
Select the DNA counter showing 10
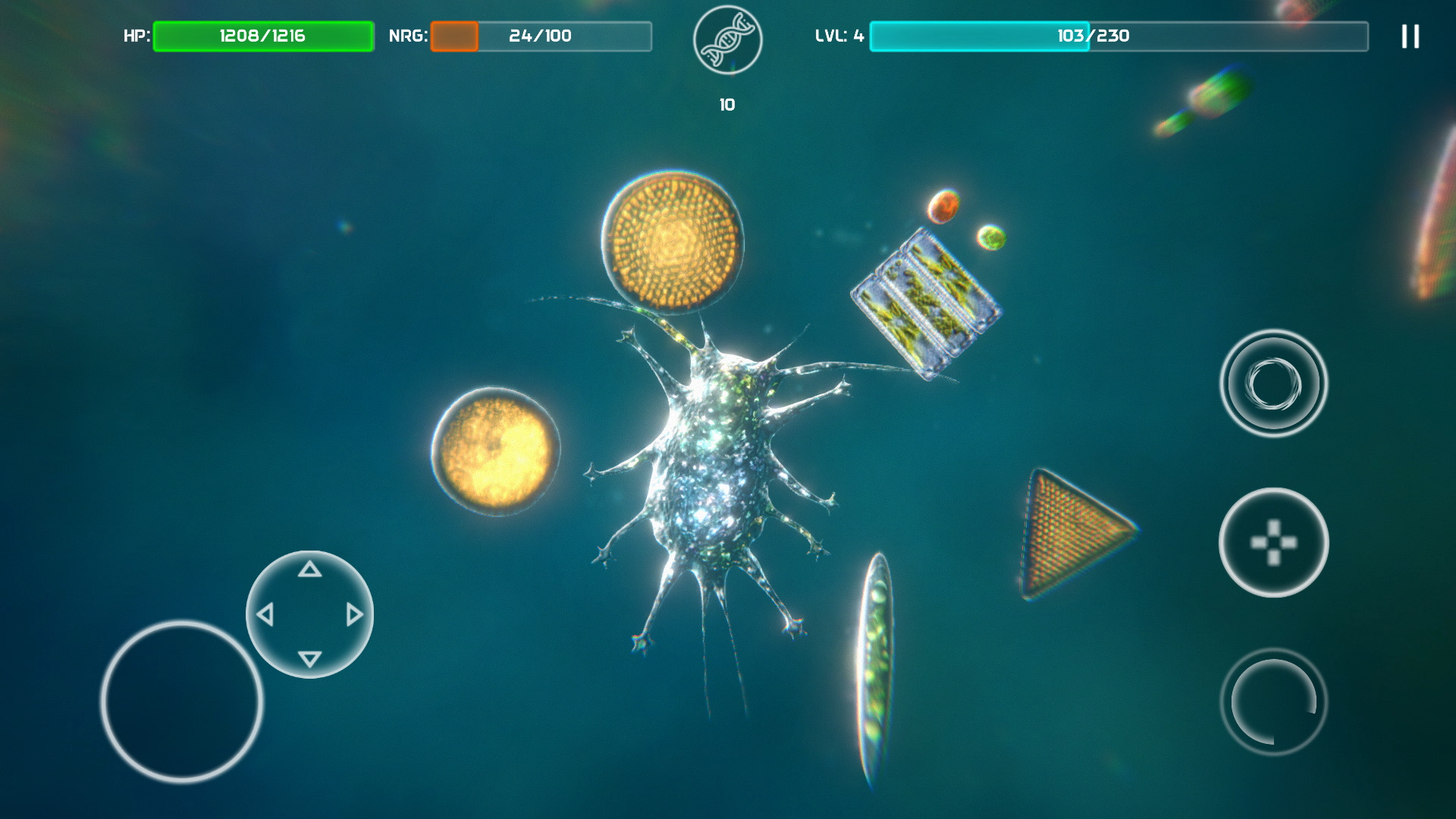[x=726, y=105]
